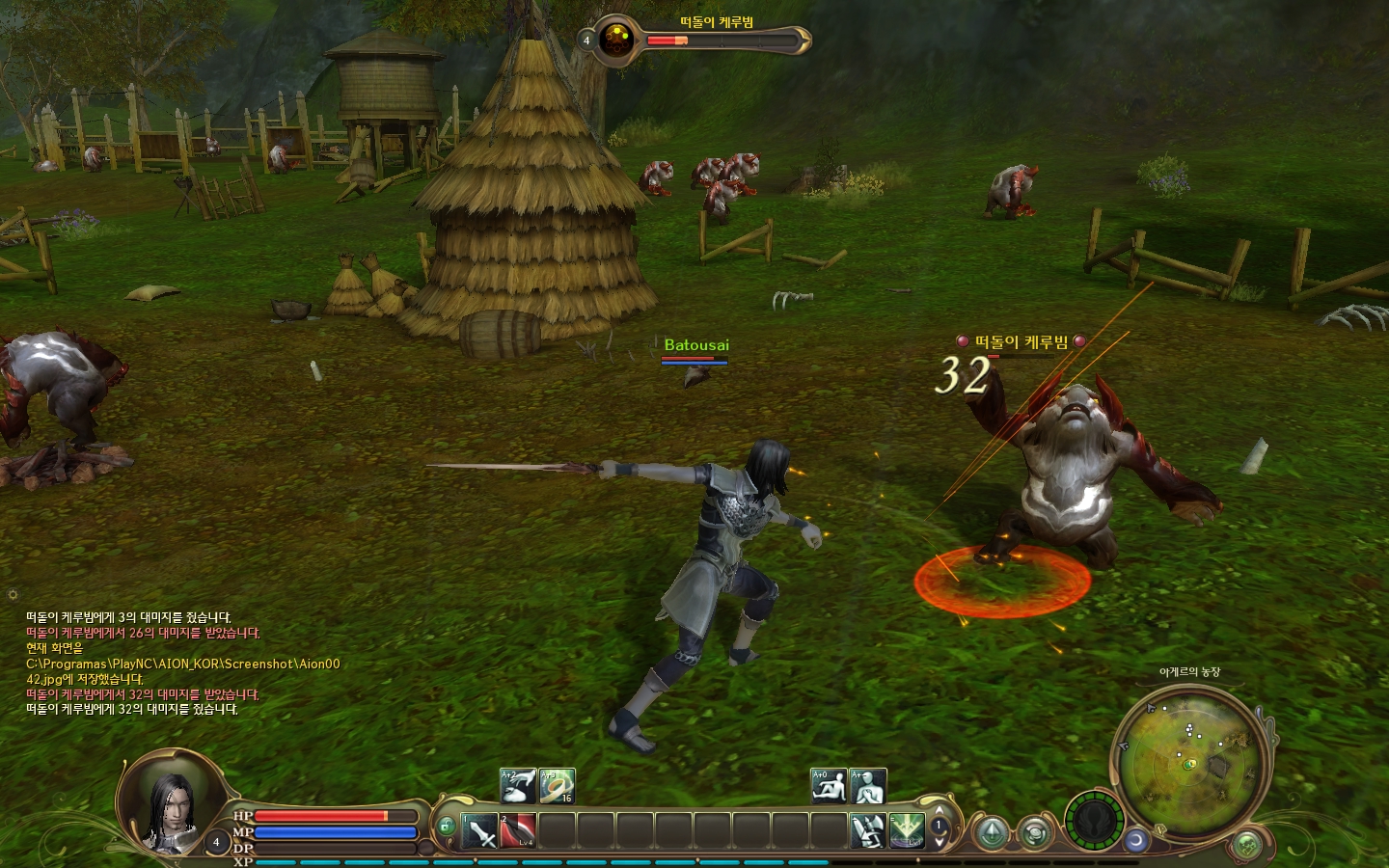Click the blue crescent moon button
Viewport: 1389px width, 868px height.
pos(1136,840)
